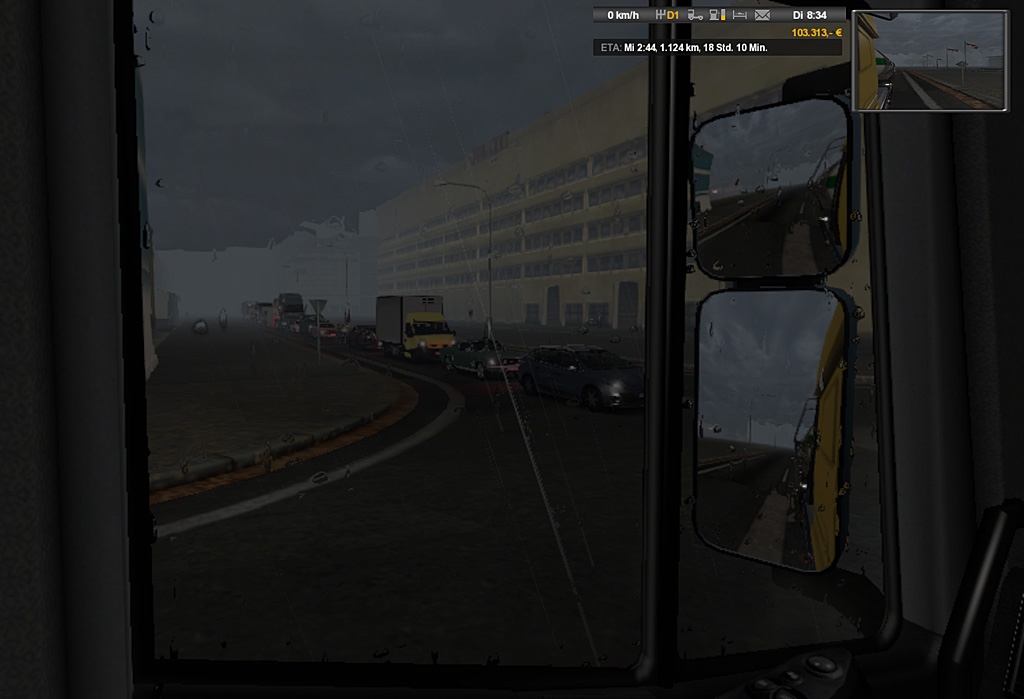Select the bed rest icon
Viewport: 1024px width, 699px height.
click(740, 15)
